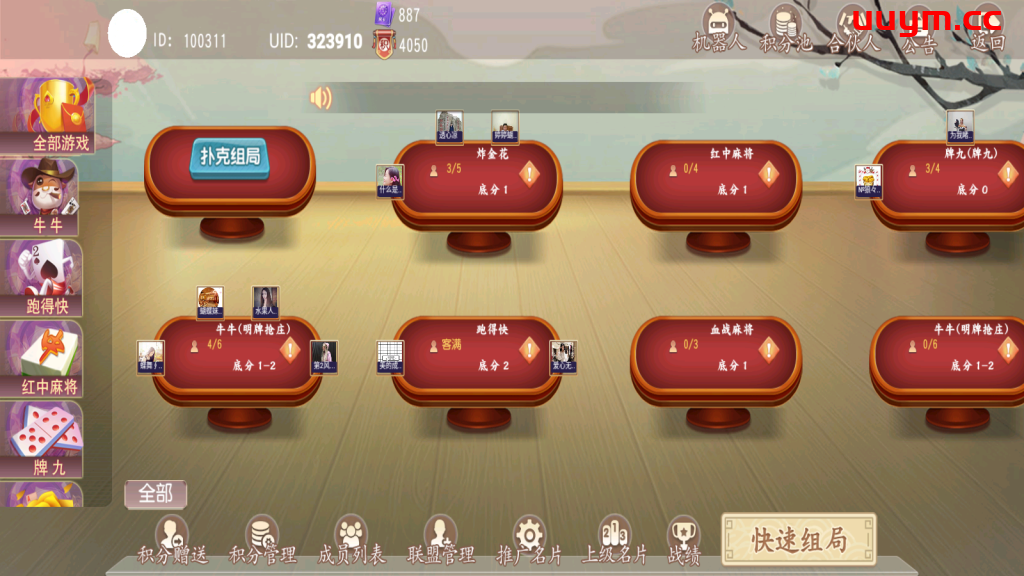The image size is (1024, 576).
Task: Join the 炸金花 table
Action: (x=477, y=181)
